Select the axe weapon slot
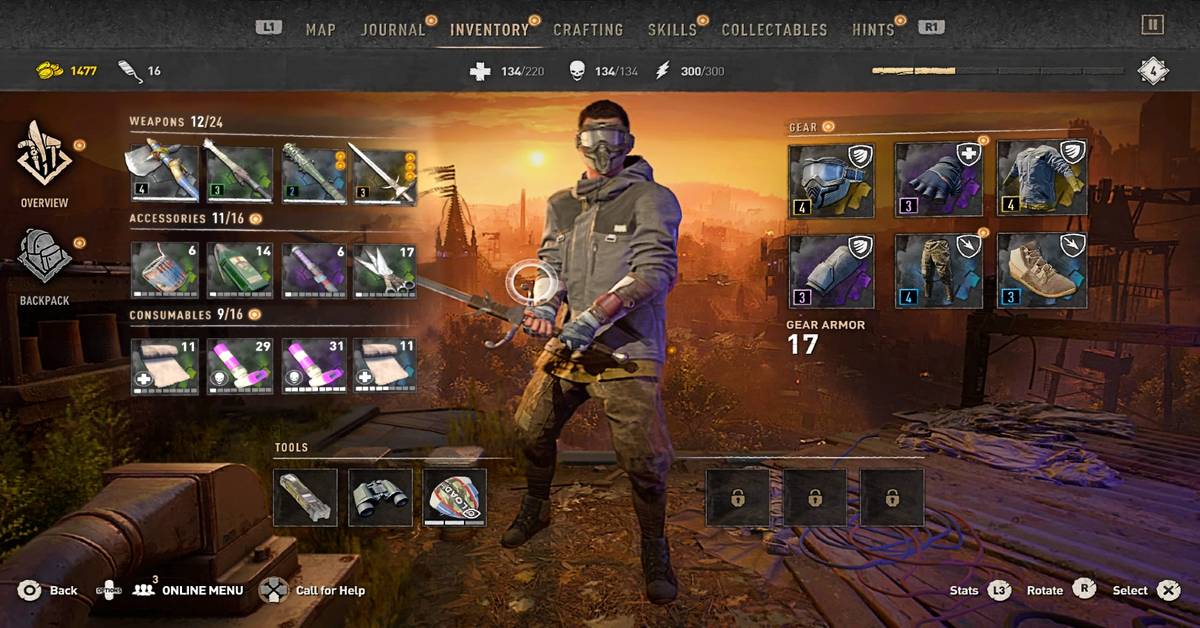This screenshot has width=1200, height=628. 163,174
